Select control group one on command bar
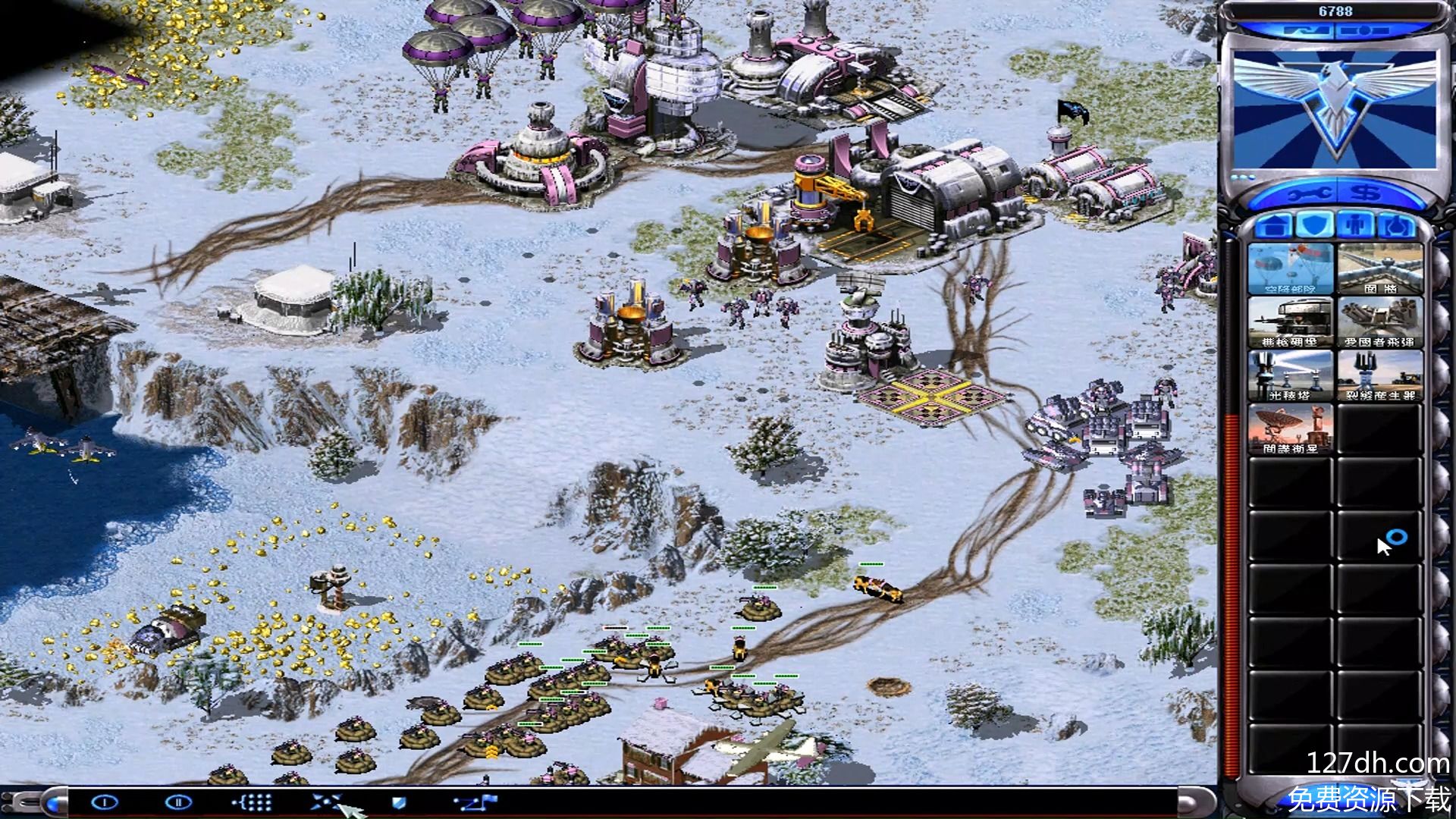The image size is (1456, 819). pos(105,802)
